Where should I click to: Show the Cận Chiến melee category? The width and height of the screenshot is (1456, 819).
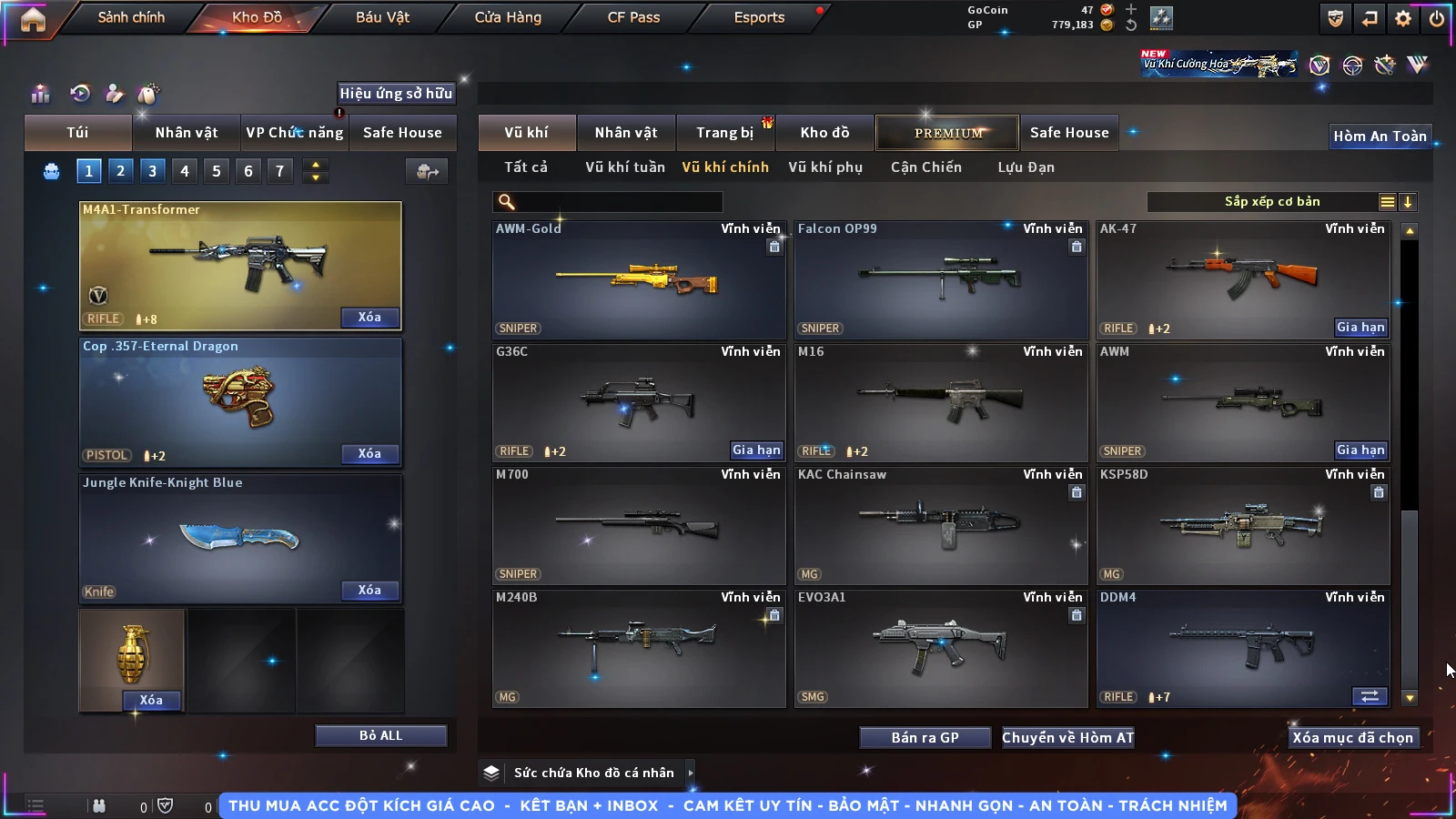coord(925,167)
